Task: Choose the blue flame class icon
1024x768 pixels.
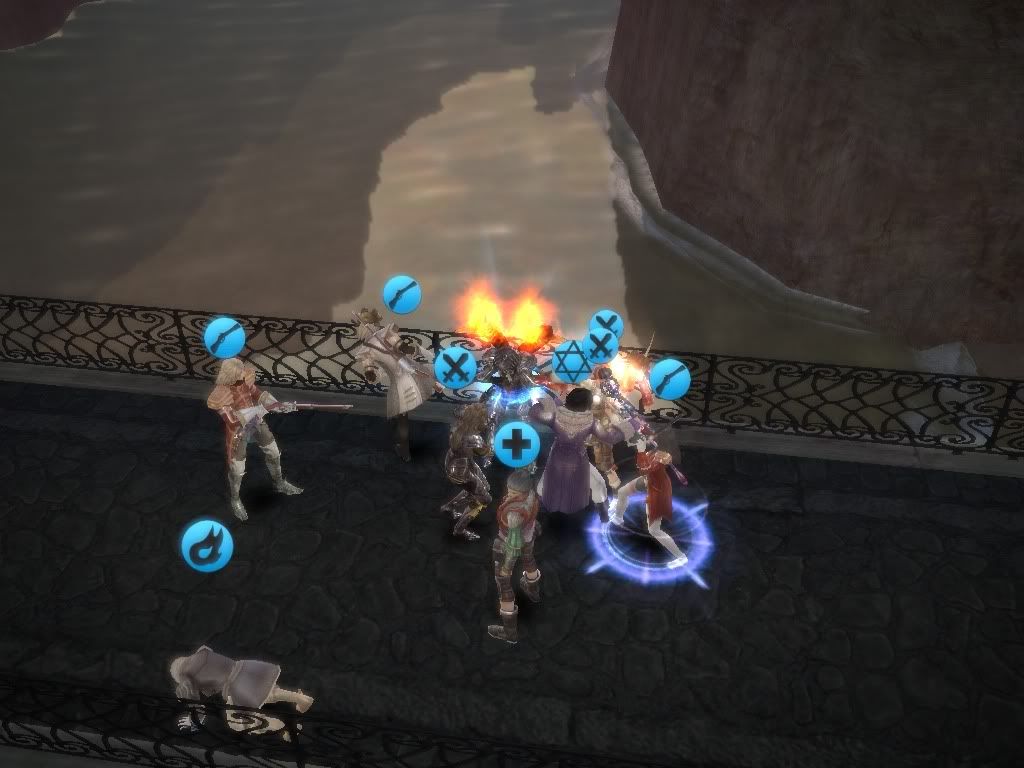Action: [x=207, y=546]
